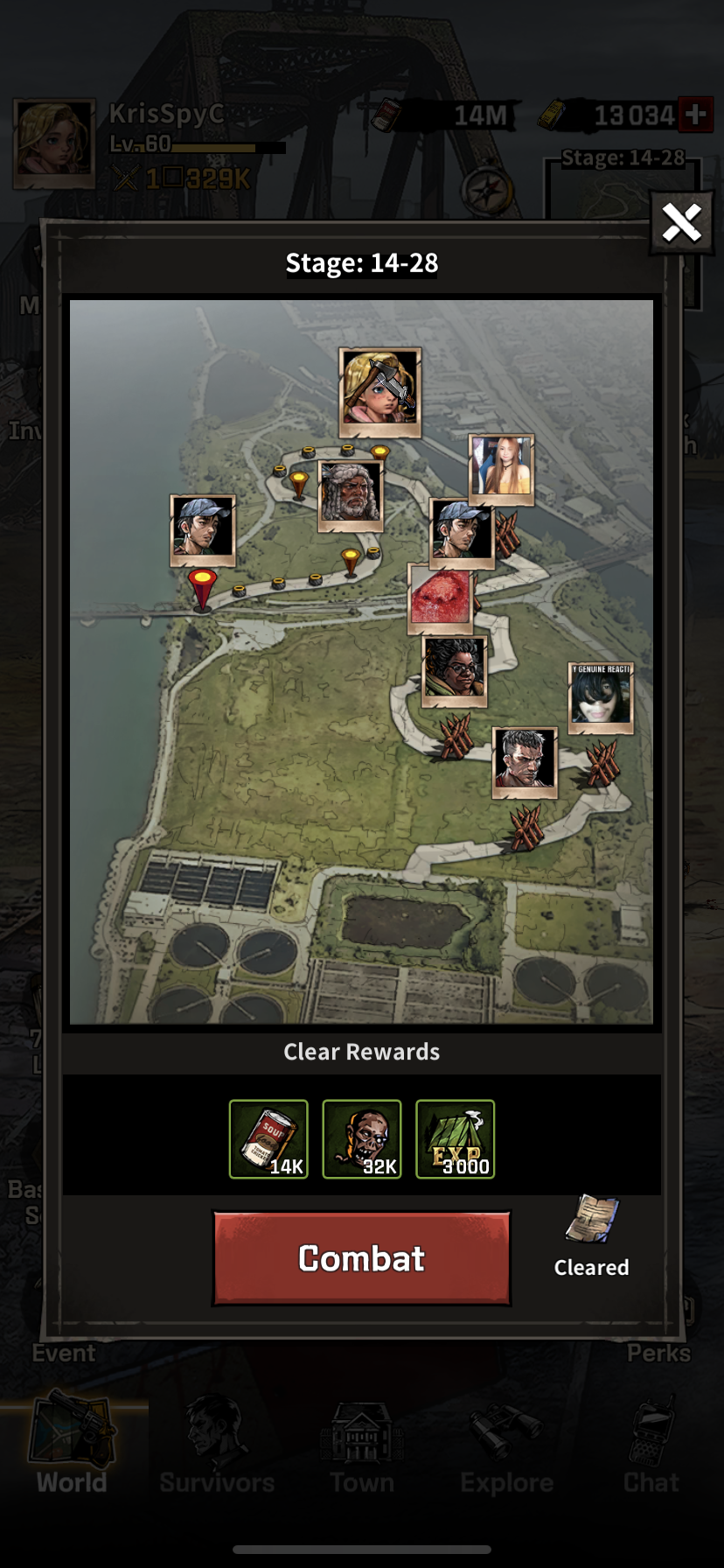
Task: Add more gold with the red plus
Action: pyautogui.click(x=696, y=115)
